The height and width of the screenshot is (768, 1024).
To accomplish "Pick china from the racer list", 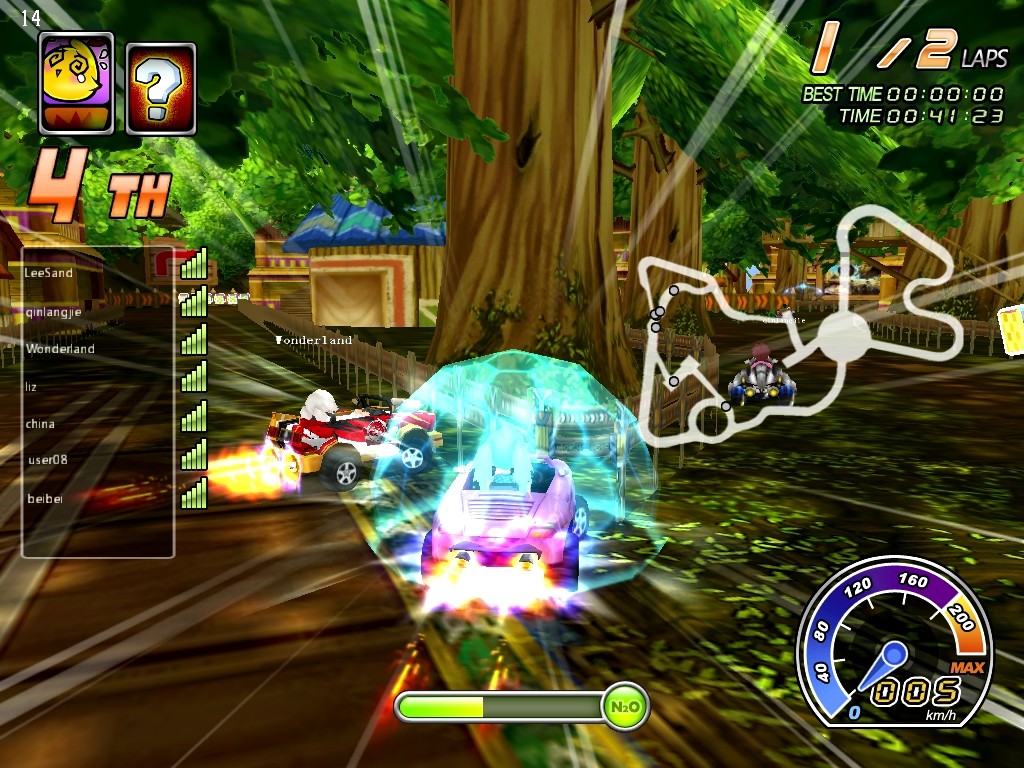I will (40, 423).
